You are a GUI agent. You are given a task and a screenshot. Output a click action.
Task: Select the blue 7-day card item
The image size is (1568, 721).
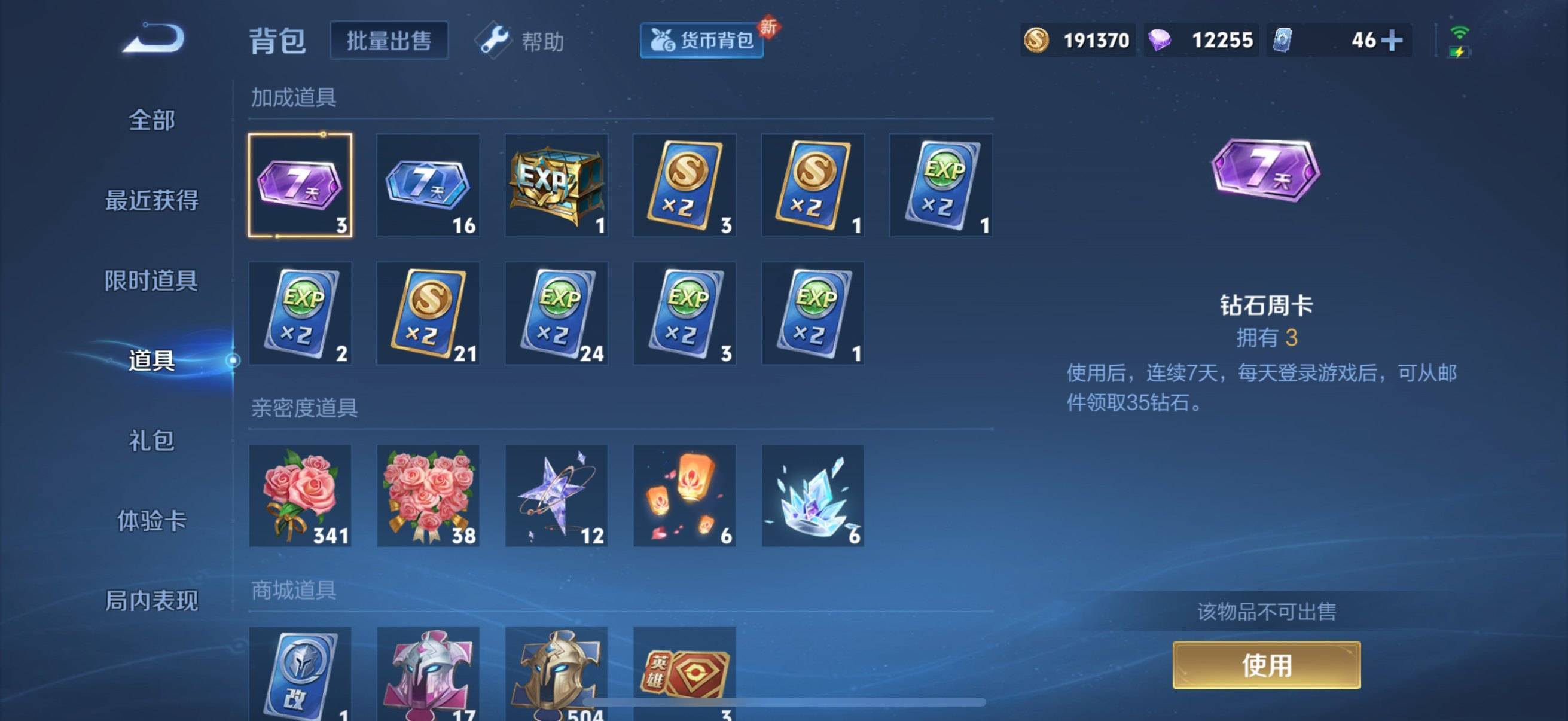[428, 184]
